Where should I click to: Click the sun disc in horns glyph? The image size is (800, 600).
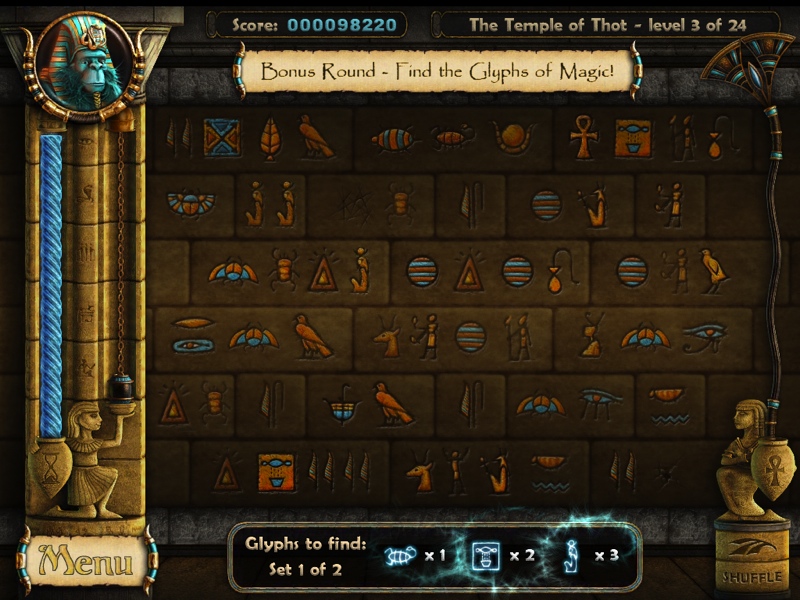(514, 138)
